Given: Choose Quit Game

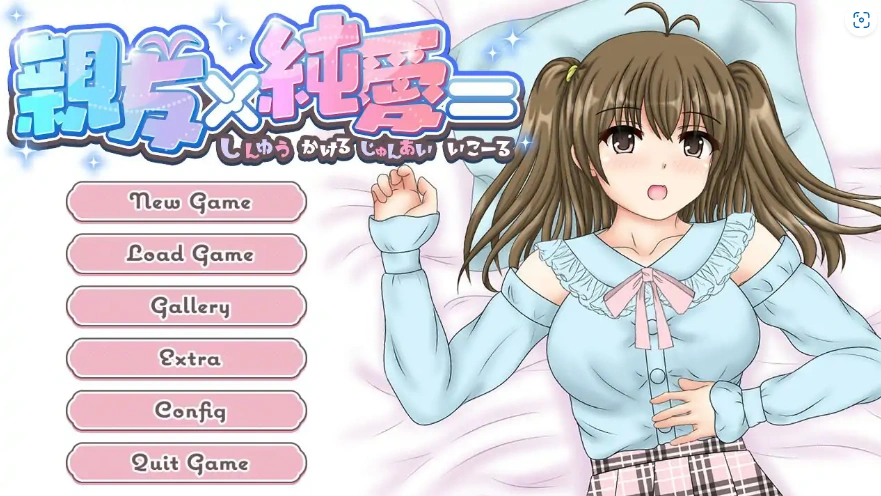Looking at the screenshot, I should pyautogui.click(x=187, y=463).
